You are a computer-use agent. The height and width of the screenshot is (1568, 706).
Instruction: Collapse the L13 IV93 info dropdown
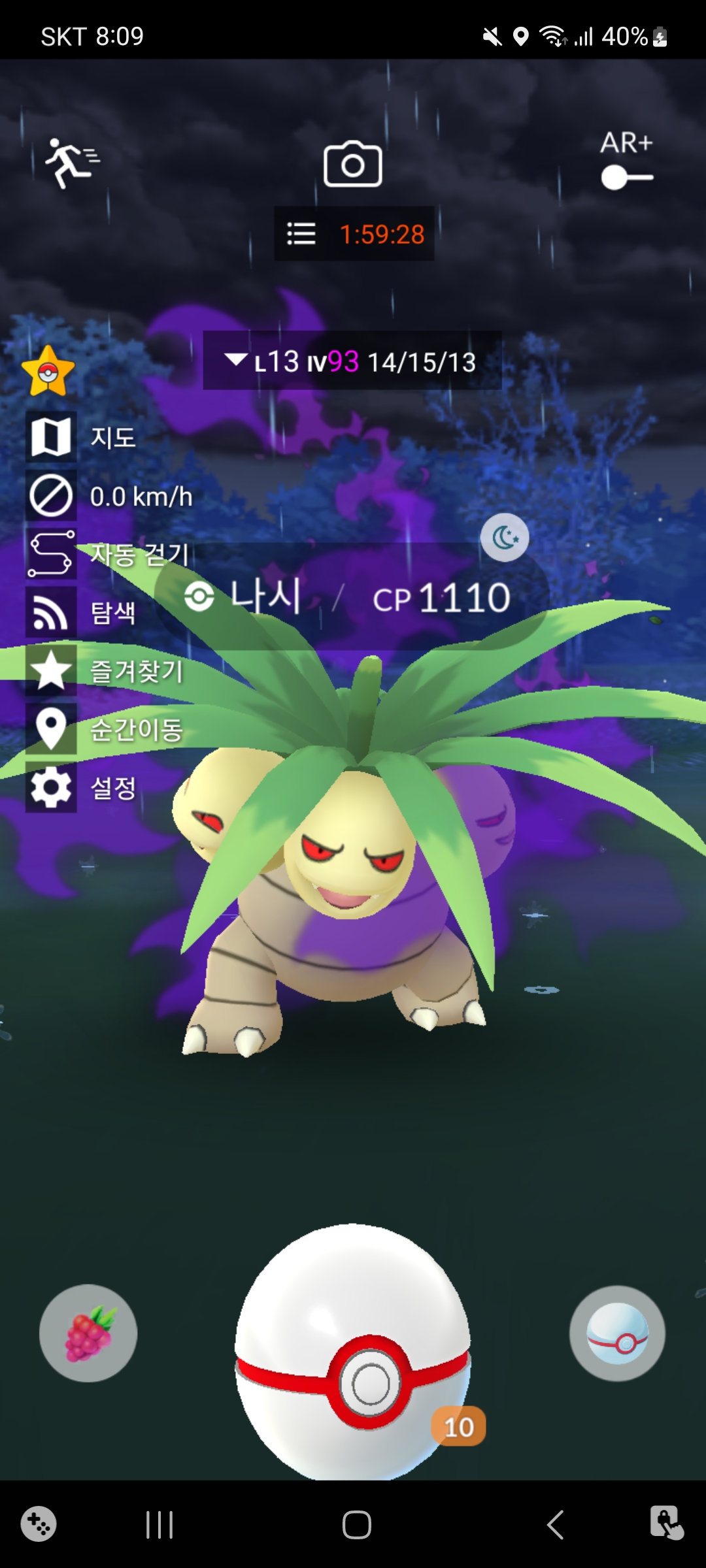235,360
